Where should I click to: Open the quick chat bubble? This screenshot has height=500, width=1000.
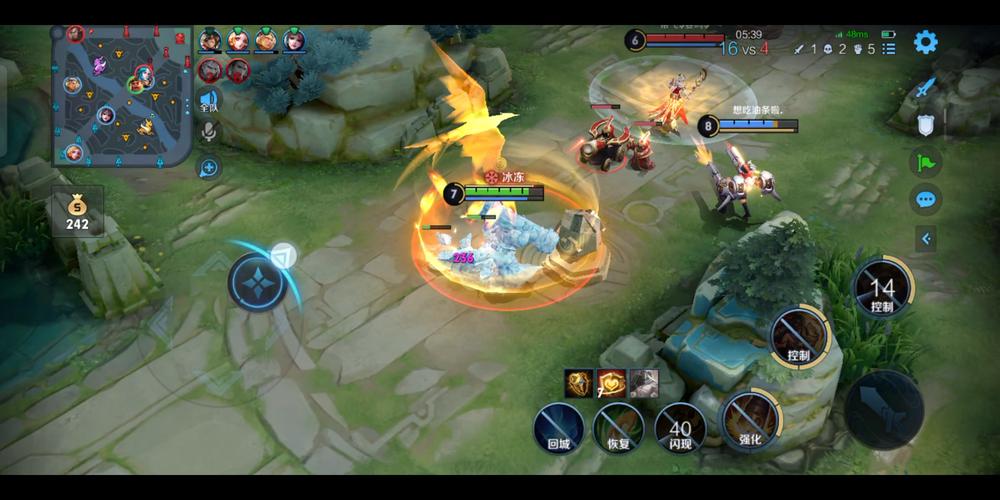point(926,199)
